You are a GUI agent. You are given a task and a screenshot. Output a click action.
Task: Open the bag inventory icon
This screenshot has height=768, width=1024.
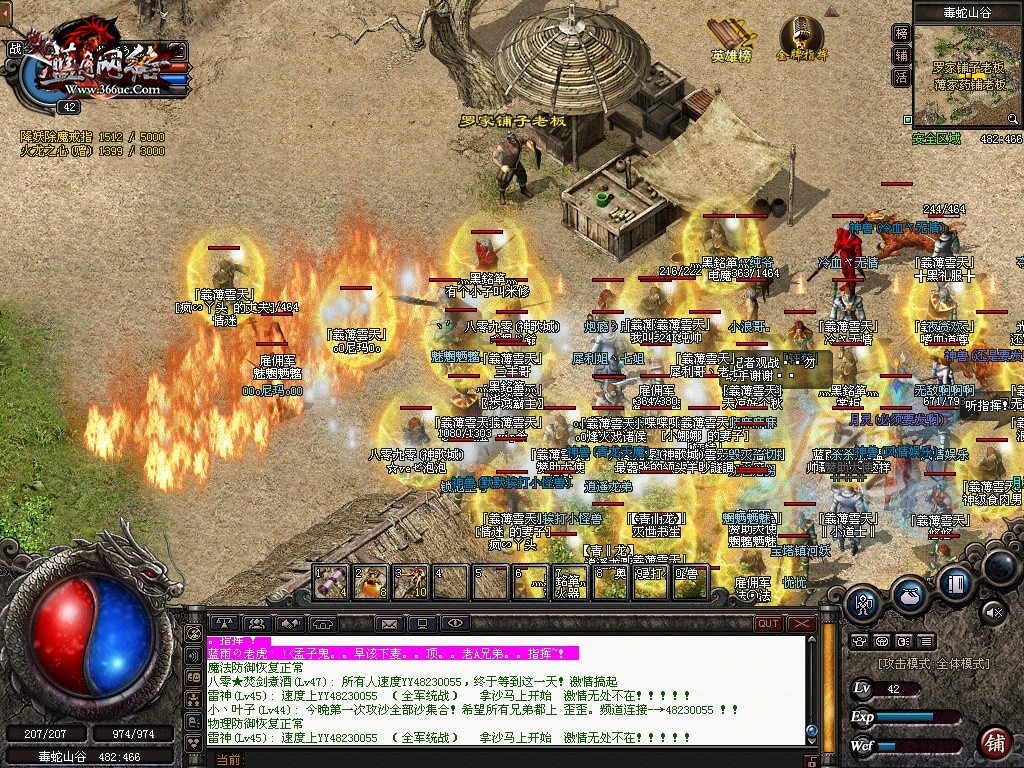(909, 594)
